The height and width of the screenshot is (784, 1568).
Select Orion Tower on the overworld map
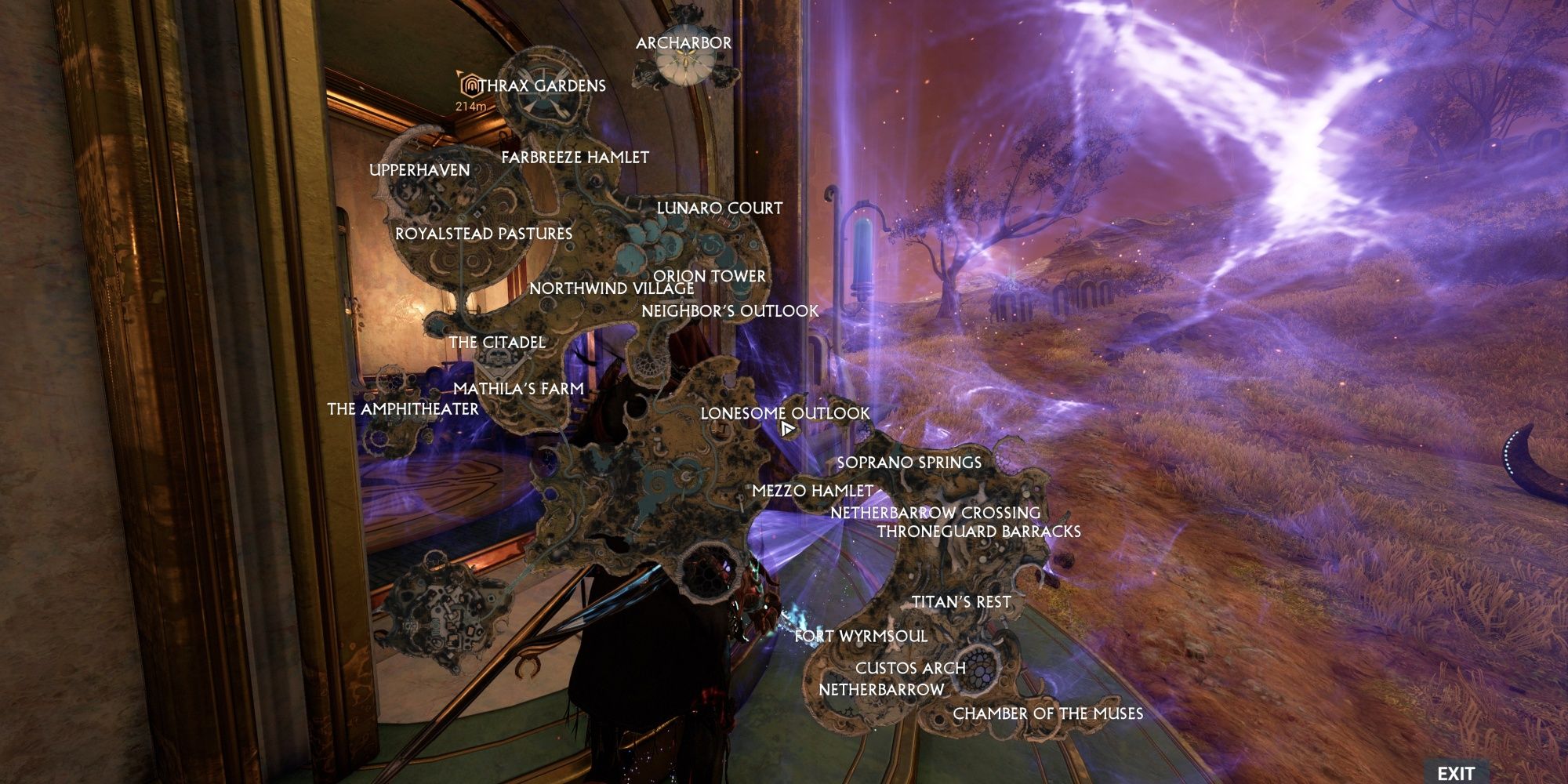(x=710, y=276)
